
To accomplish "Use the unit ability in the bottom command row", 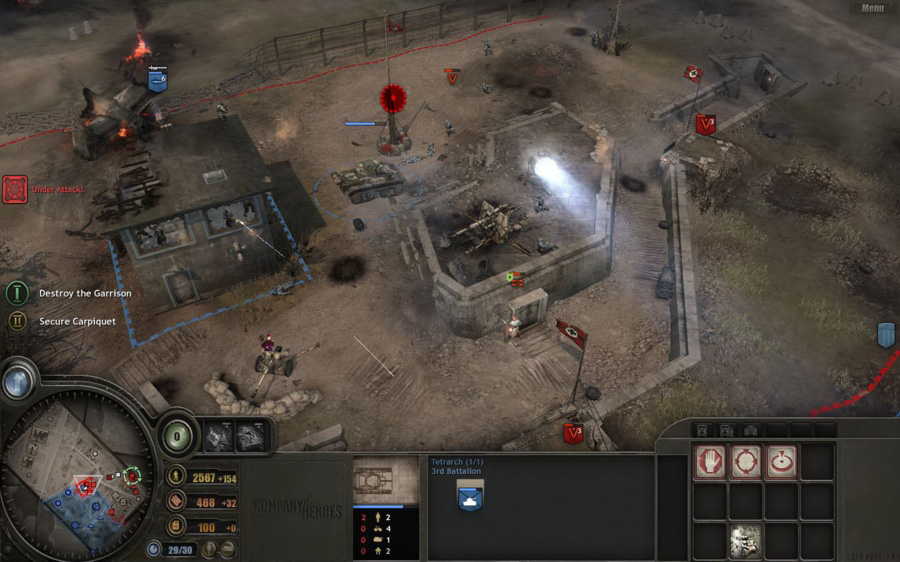I will coord(746,541).
